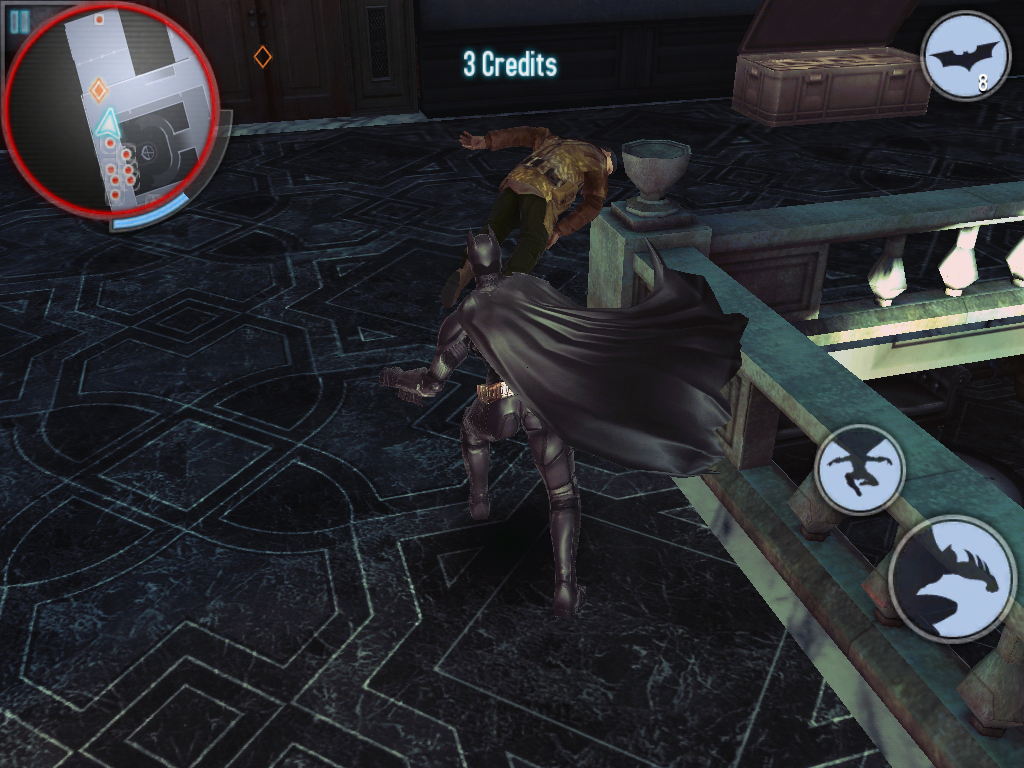Pause the game with the top-left button
The height and width of the screenshot is (768, 1024).
(18, 21)
